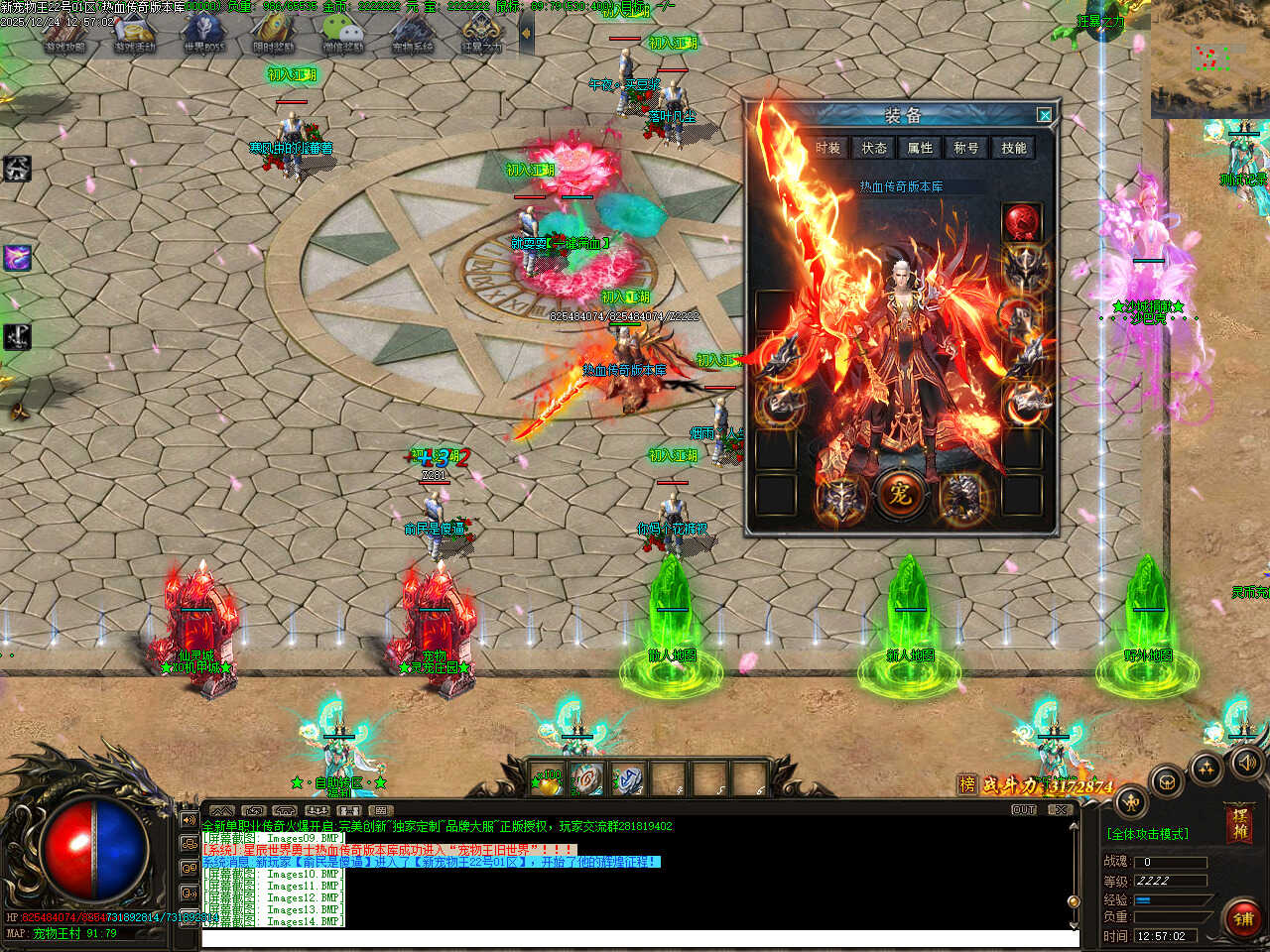
Task: Close the 装备 equipment window
Action: pos(1045,115)
